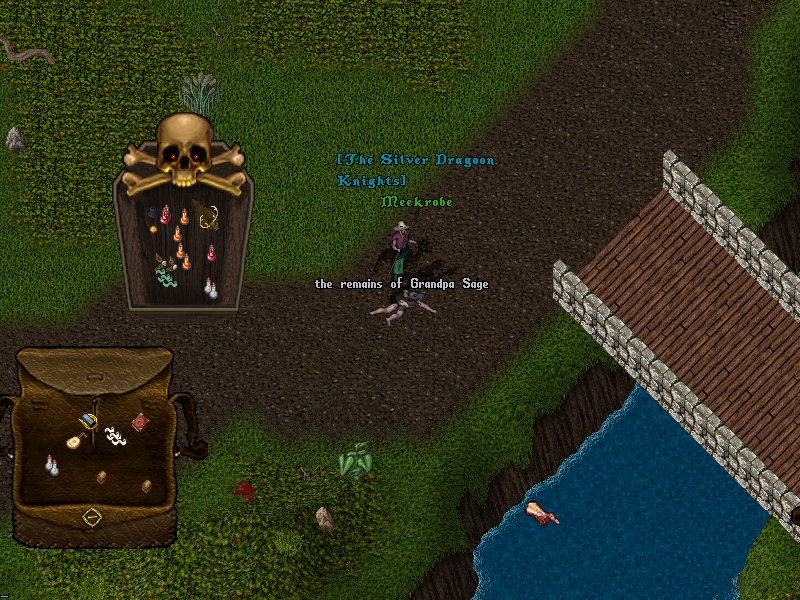Select the lute in the backpack
Viewport: 800px width, 600px height.
click(74, 440)
